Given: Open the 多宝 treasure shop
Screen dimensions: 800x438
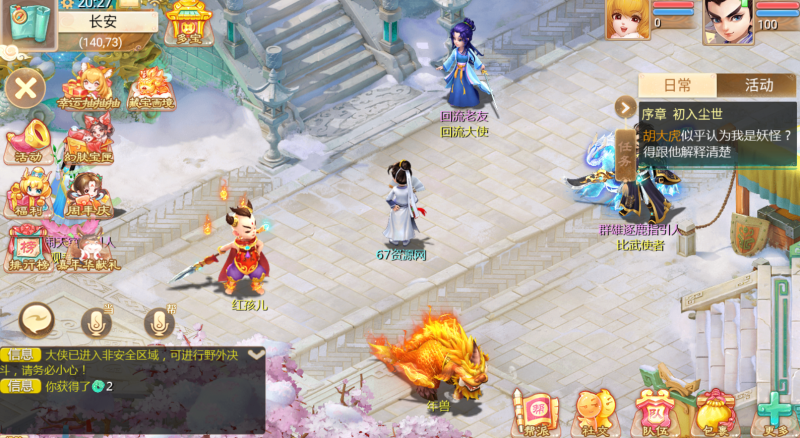Looking at the screenshot, I should pos(187,24).
